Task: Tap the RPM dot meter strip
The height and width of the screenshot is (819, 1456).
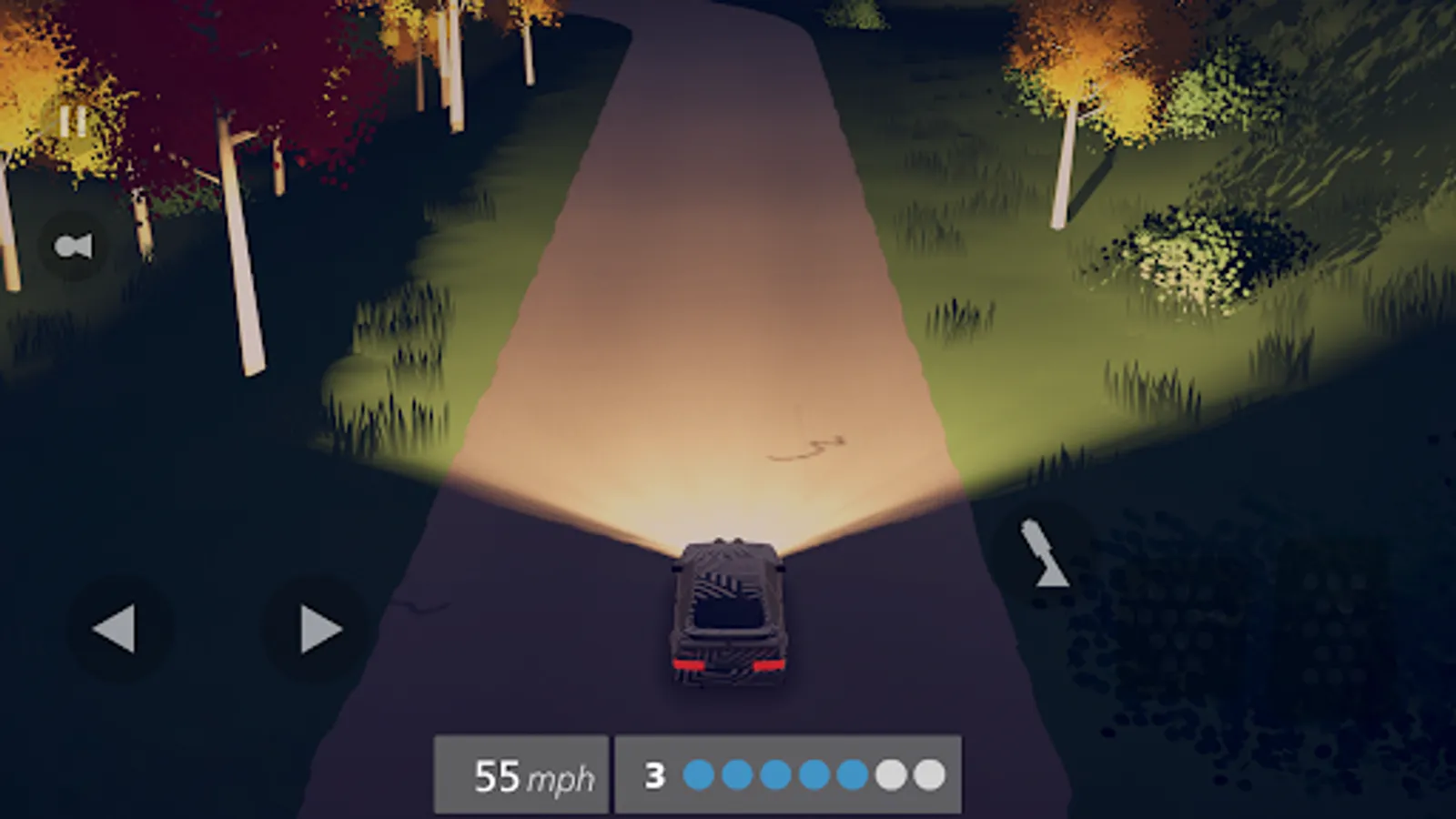Action: (814, 773)
